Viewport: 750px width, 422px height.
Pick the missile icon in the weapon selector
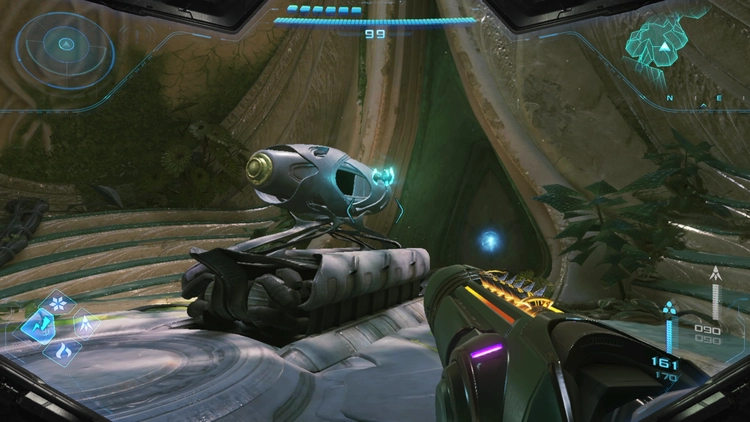[83, 324]
